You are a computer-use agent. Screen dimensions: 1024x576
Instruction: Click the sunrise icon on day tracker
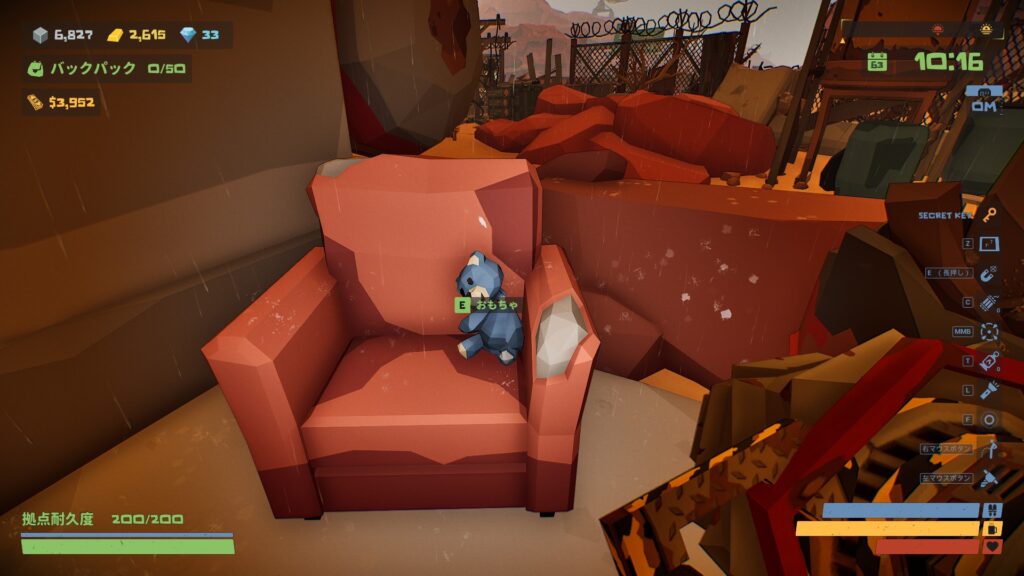[x=985, y=29]
